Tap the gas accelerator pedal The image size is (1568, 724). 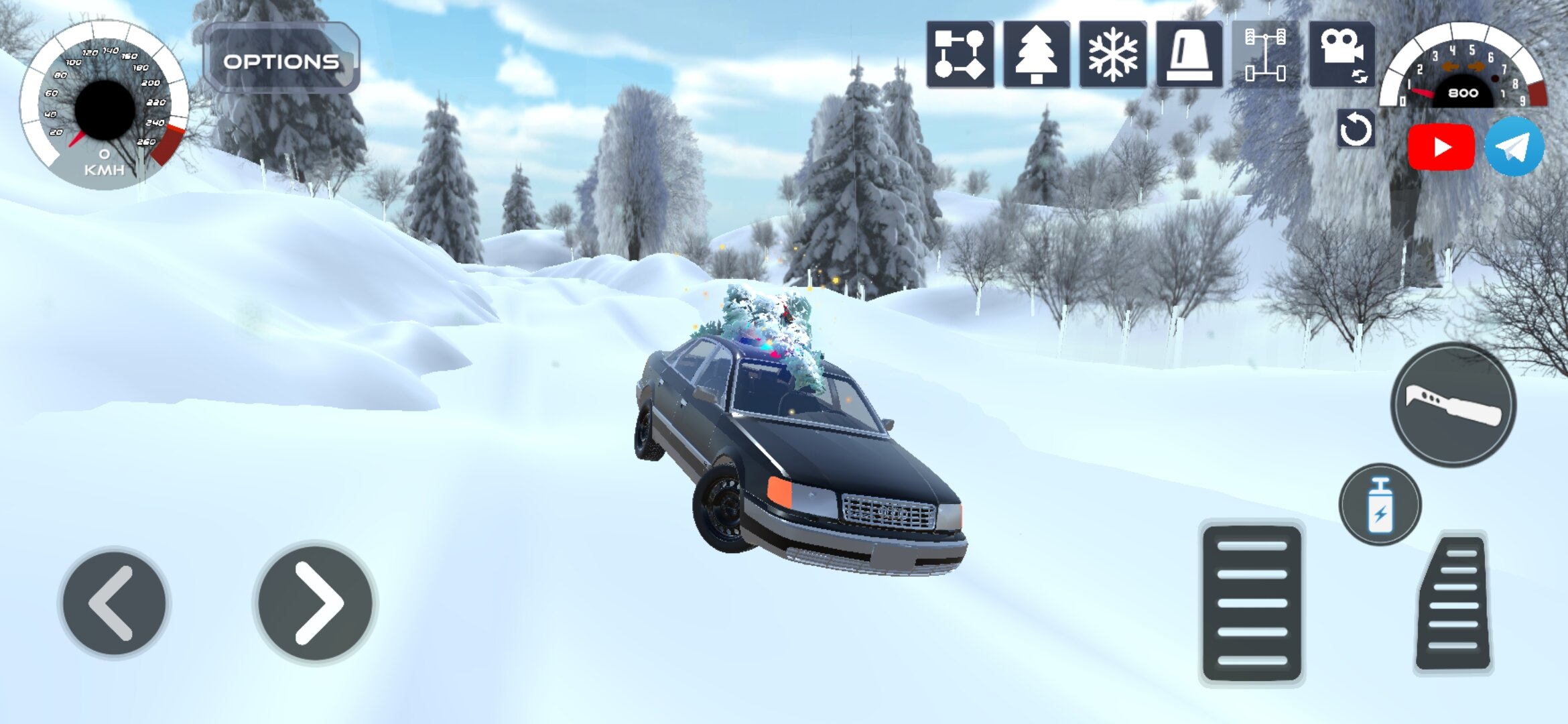pos(1453,603)
